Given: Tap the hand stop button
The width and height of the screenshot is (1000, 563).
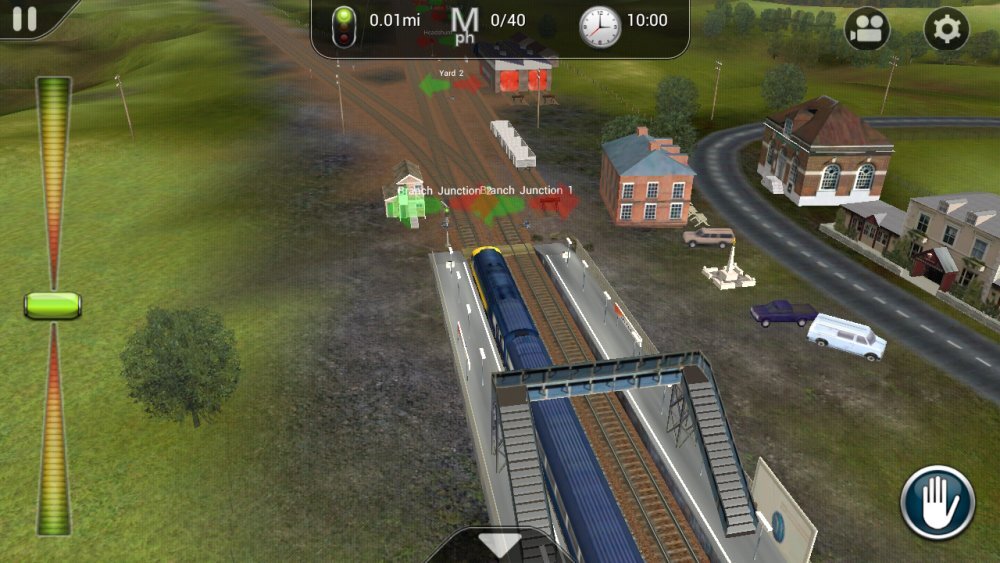Looking at the screenshot, I should point(937,502).
